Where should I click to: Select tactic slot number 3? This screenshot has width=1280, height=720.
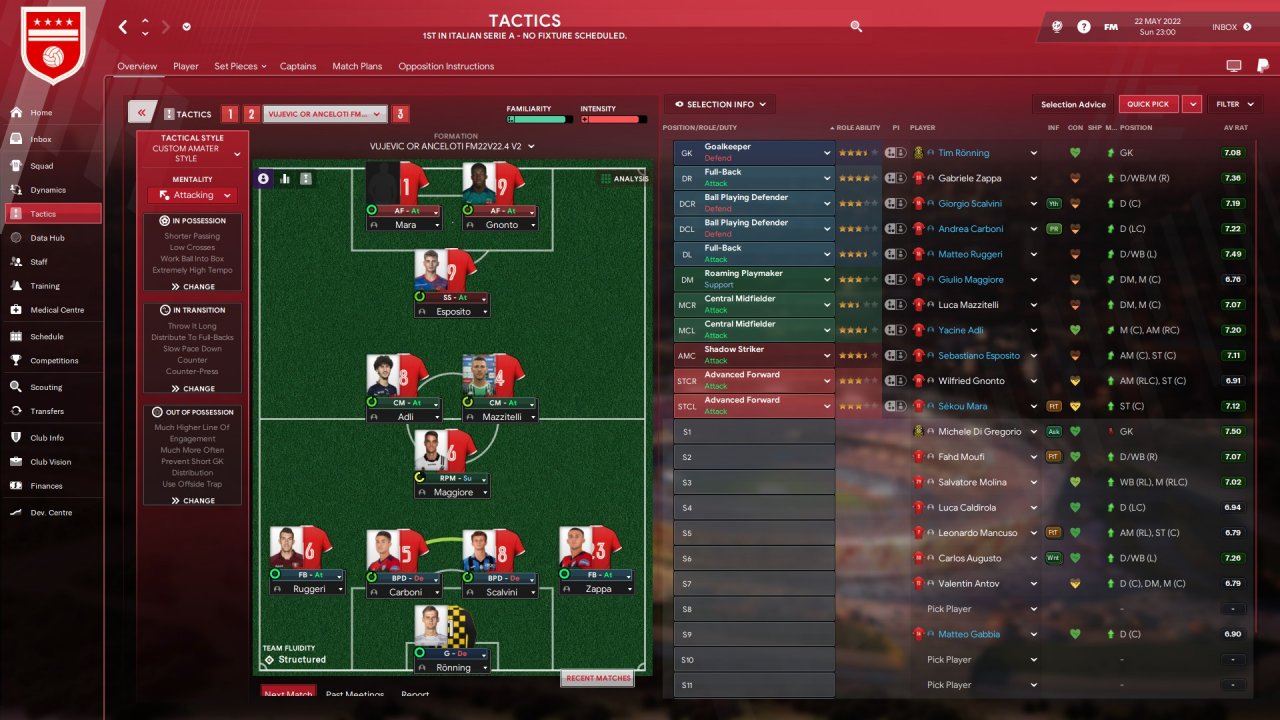[x=400, y=114]
